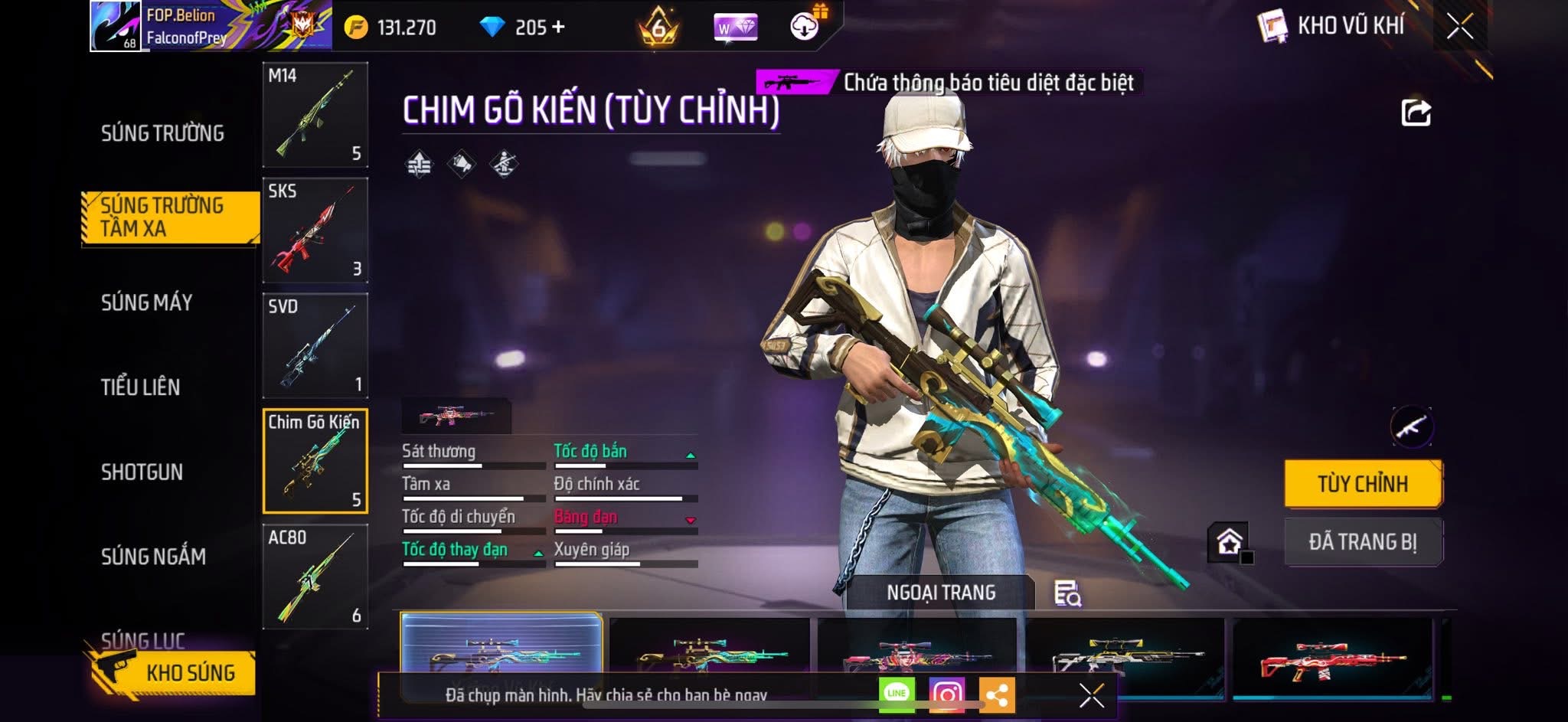This screenshot has width=1568, height=722.
Task: Share screenshot through LINE app
Action: click(x=897, y=694)
